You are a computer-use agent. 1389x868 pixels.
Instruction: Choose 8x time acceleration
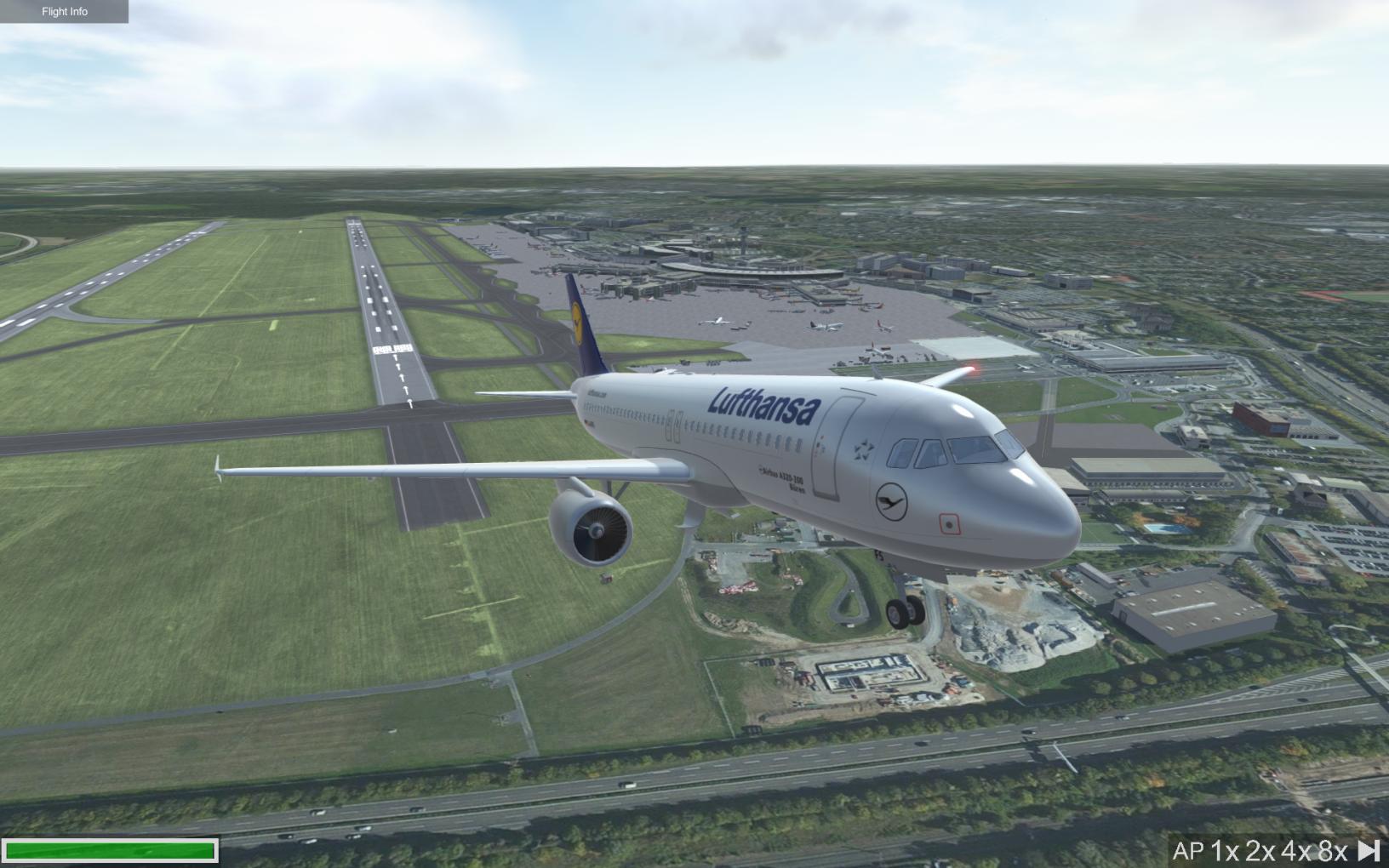1332,850
